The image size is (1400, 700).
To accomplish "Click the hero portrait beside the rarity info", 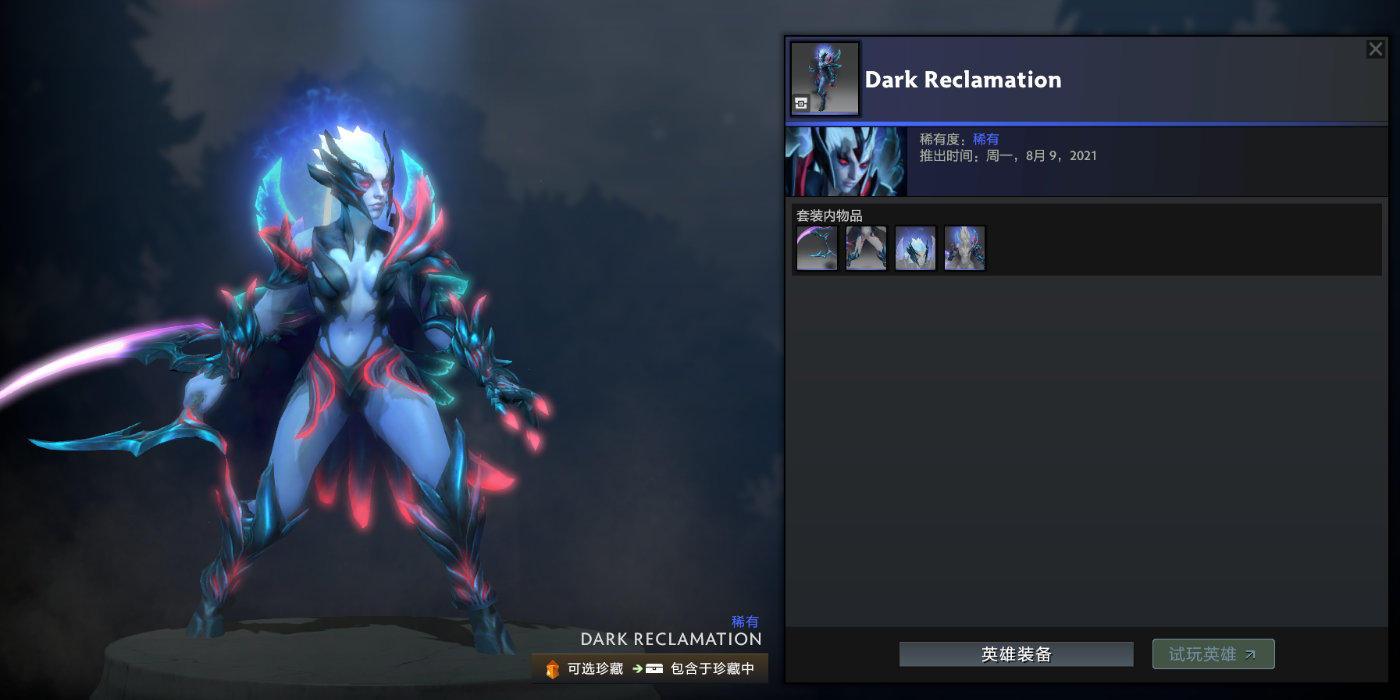I will pos(846,161).
